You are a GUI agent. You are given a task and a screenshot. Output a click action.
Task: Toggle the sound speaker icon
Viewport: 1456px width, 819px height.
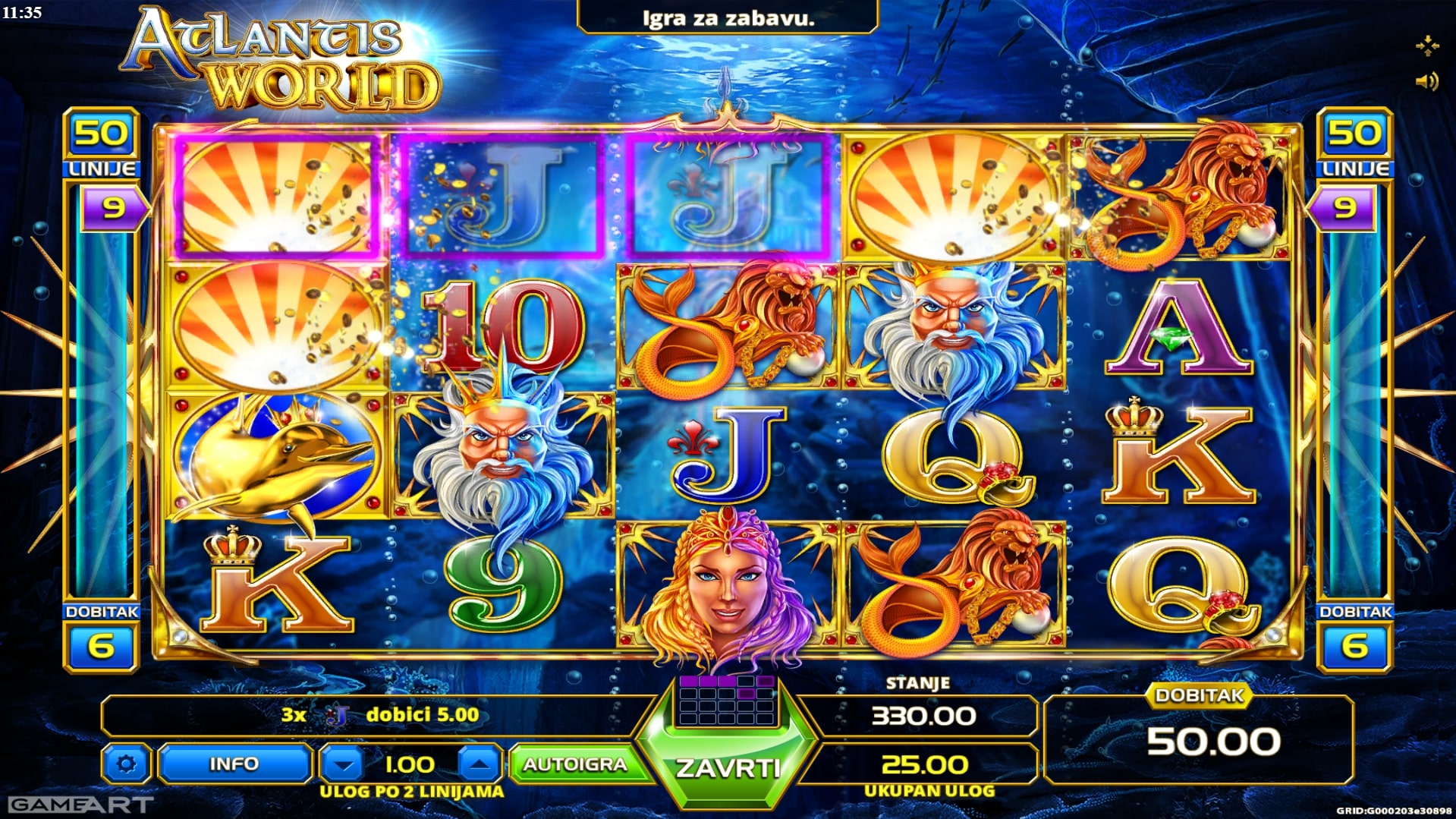(x=1426, y=81)
